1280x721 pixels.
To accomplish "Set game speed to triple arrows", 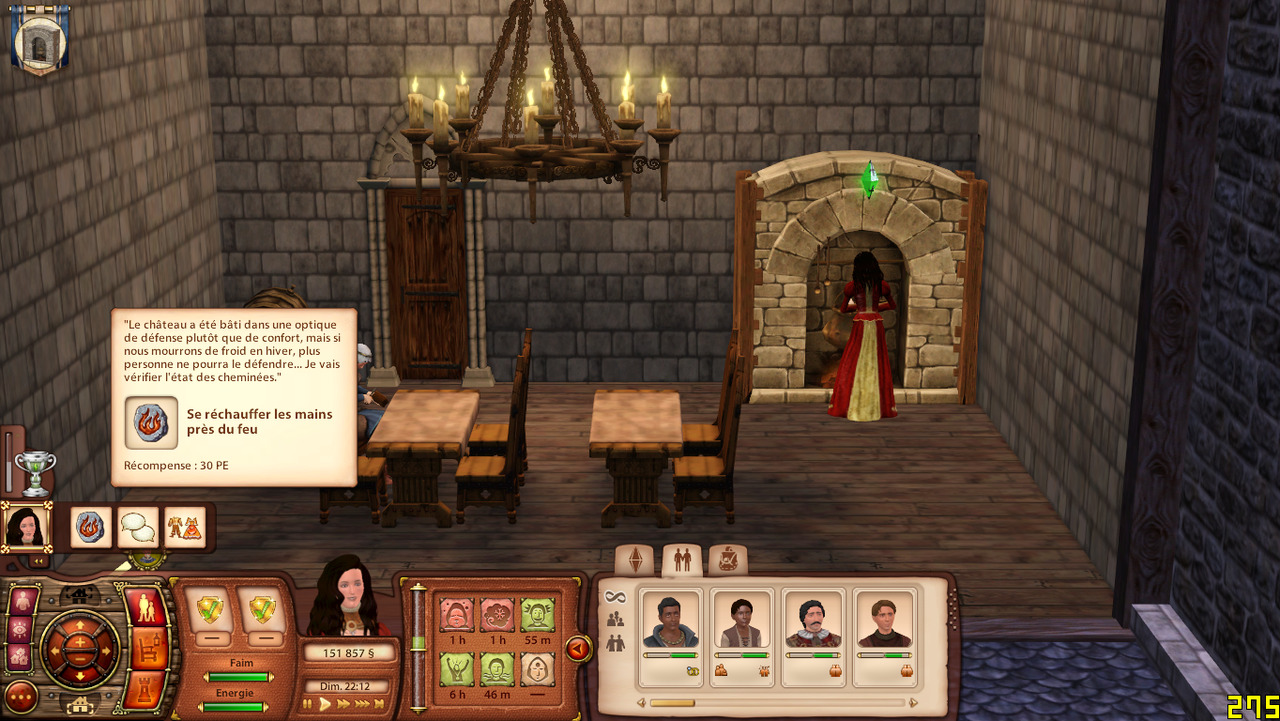I will tap(363, 704).
